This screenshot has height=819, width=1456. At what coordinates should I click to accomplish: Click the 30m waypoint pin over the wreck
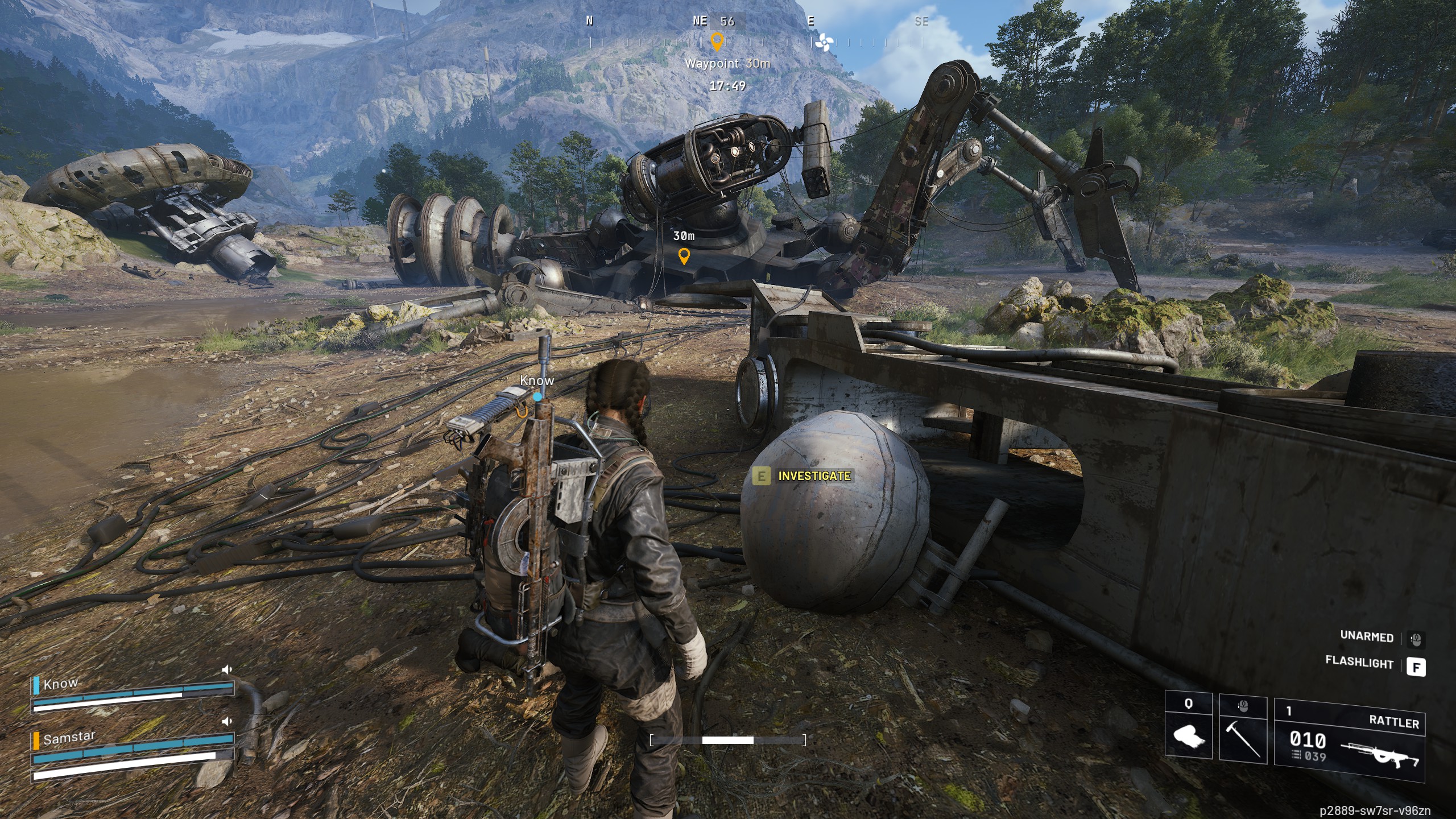[x=684, y=256]
